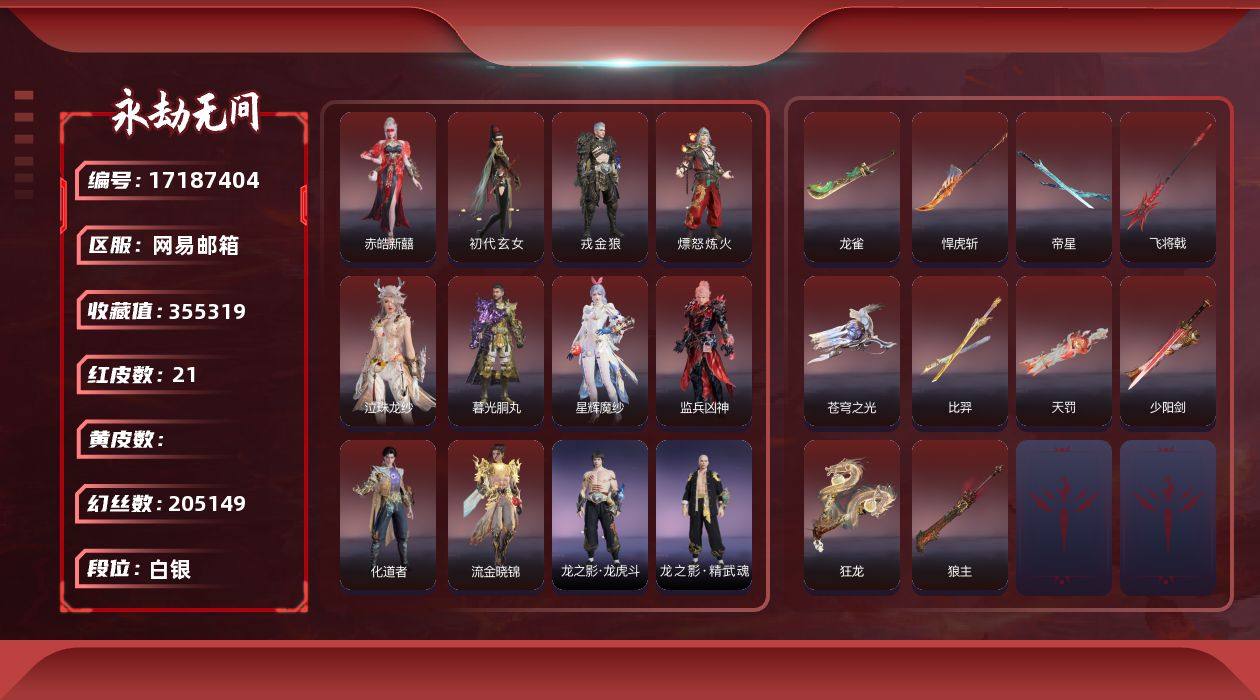Open the 监兵凶神 skin card

click(x=704, y=351)
